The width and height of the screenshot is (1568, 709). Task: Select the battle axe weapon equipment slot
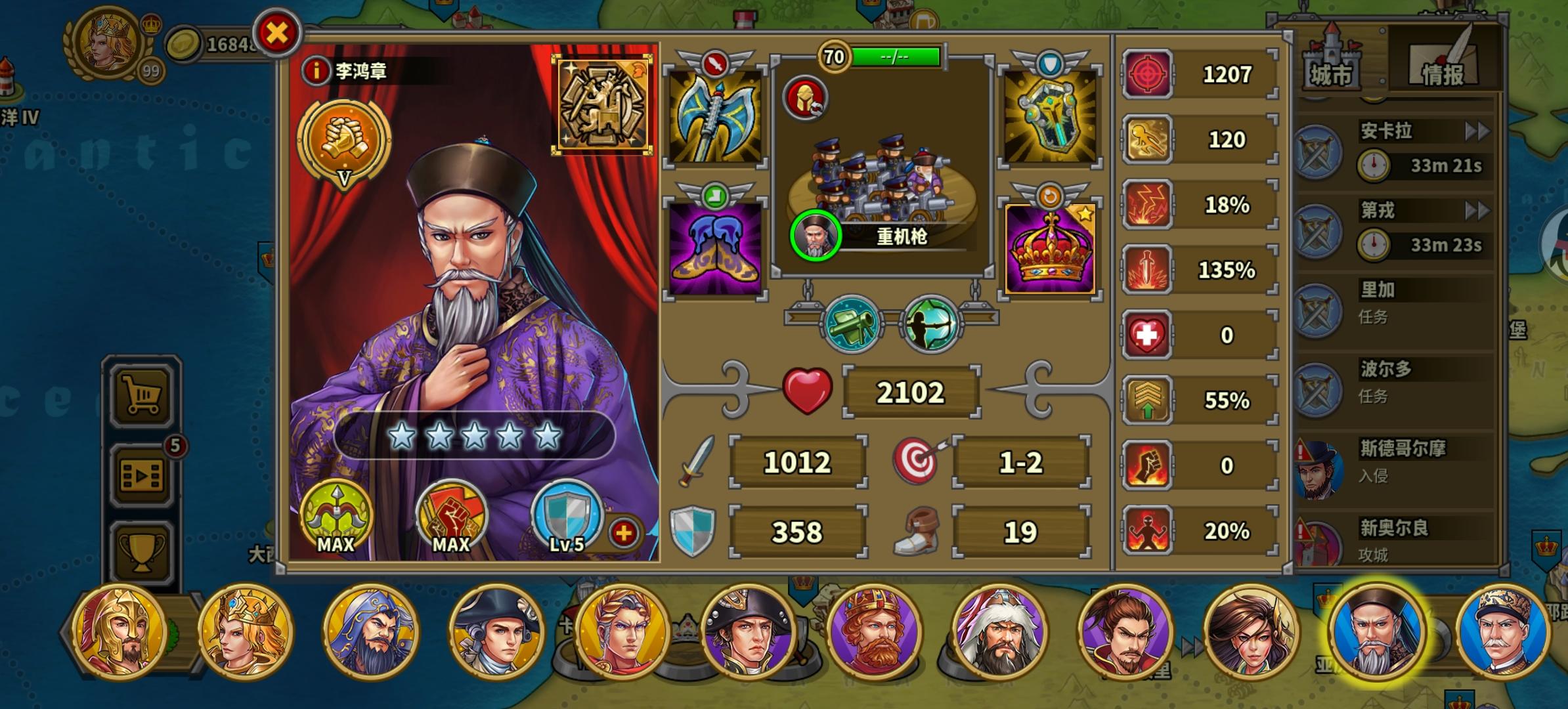(714, 116)
